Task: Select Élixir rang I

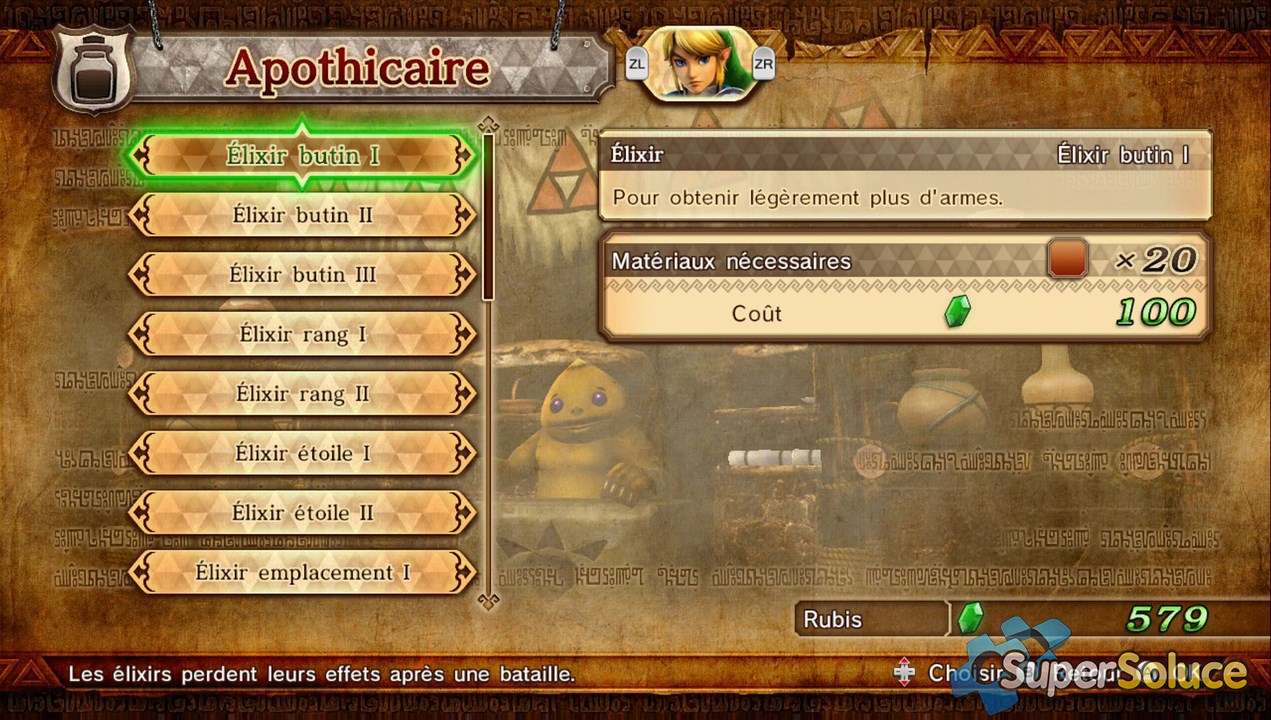Action: (x=303, y=334)
